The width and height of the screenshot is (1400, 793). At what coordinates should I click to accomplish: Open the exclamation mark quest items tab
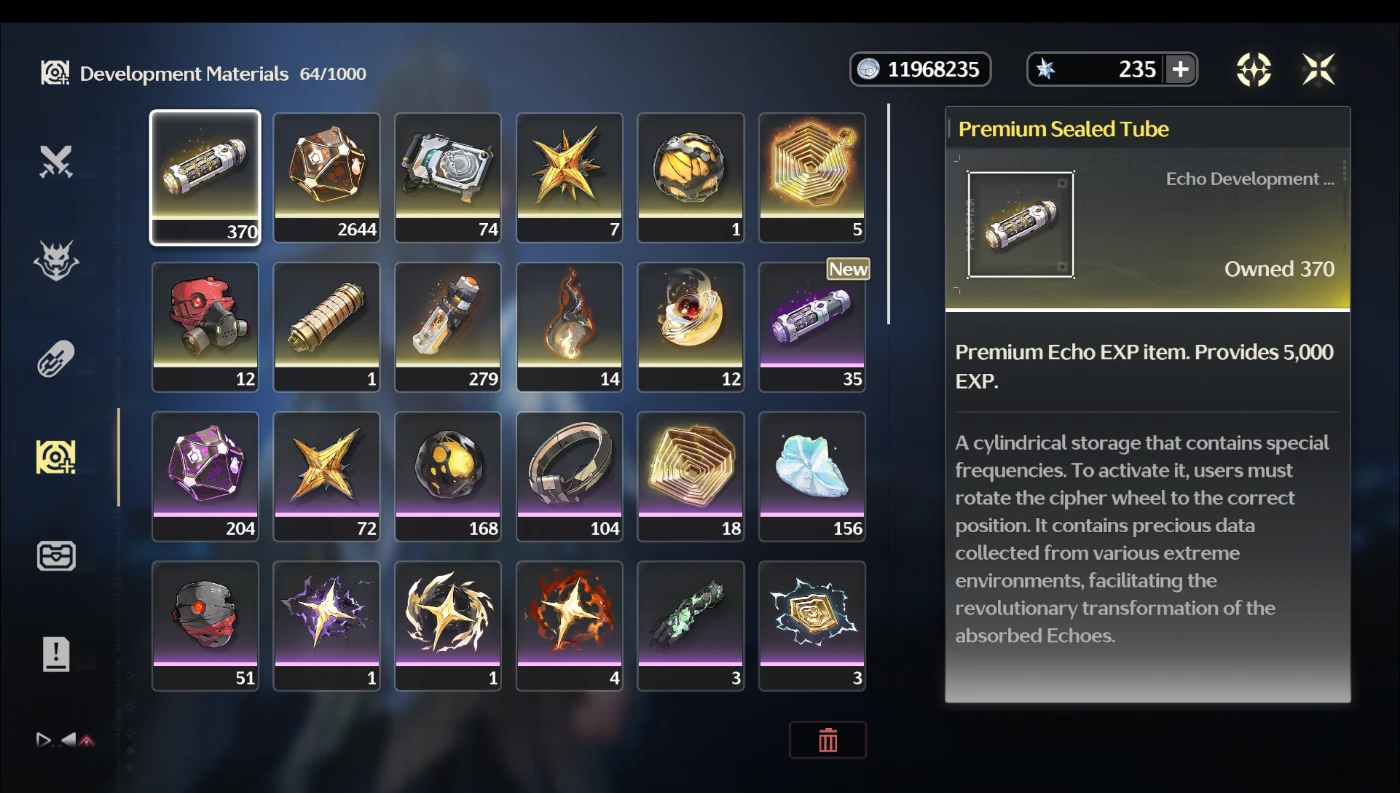coord(56,654)
